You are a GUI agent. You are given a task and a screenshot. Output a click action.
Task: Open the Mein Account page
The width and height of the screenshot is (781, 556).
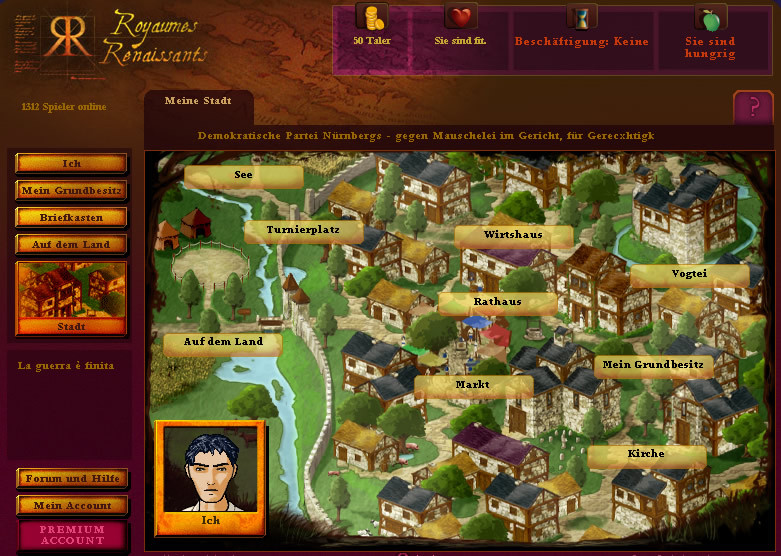click(x=71, y=505)
